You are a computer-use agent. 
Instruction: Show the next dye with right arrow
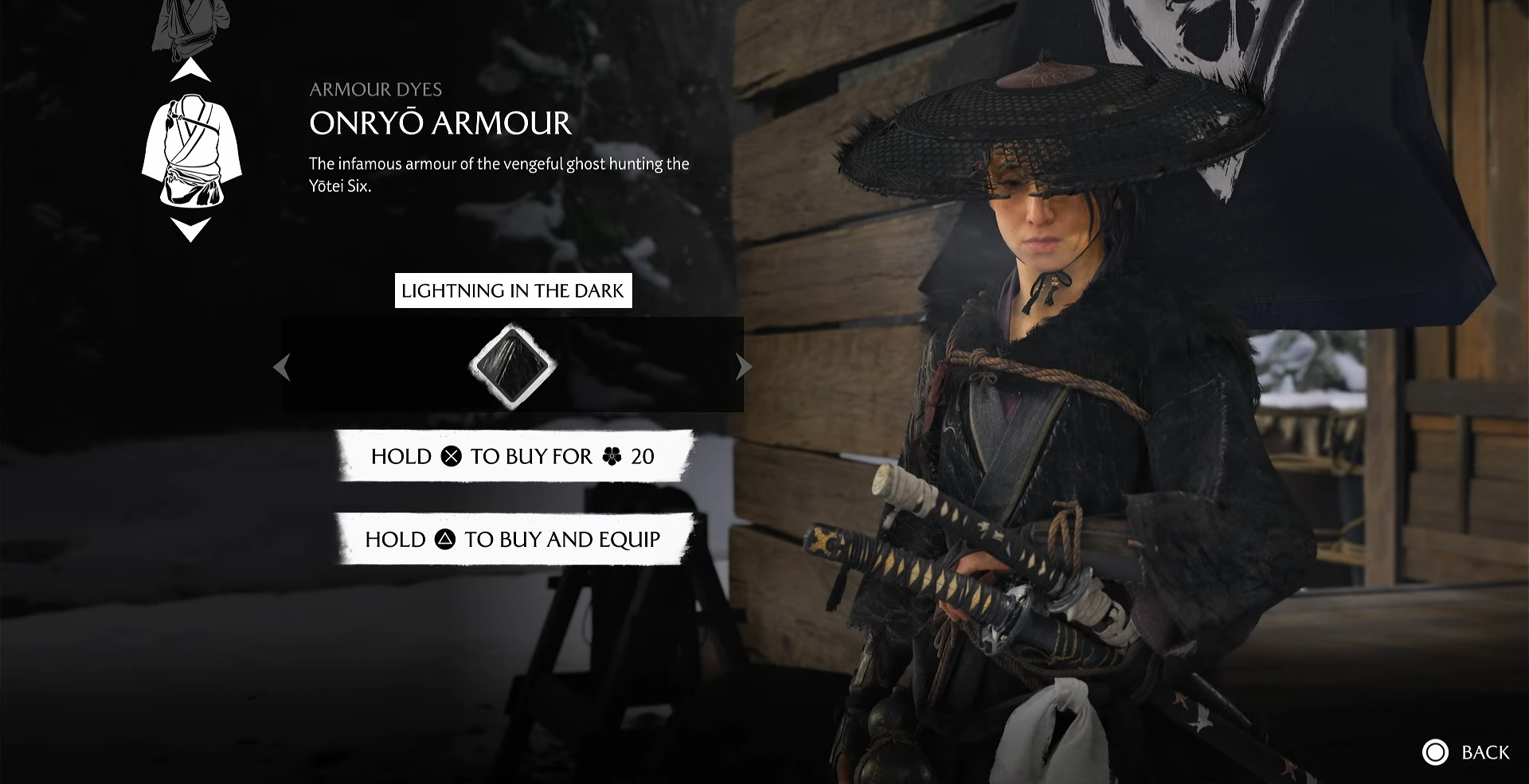point(744,367)
